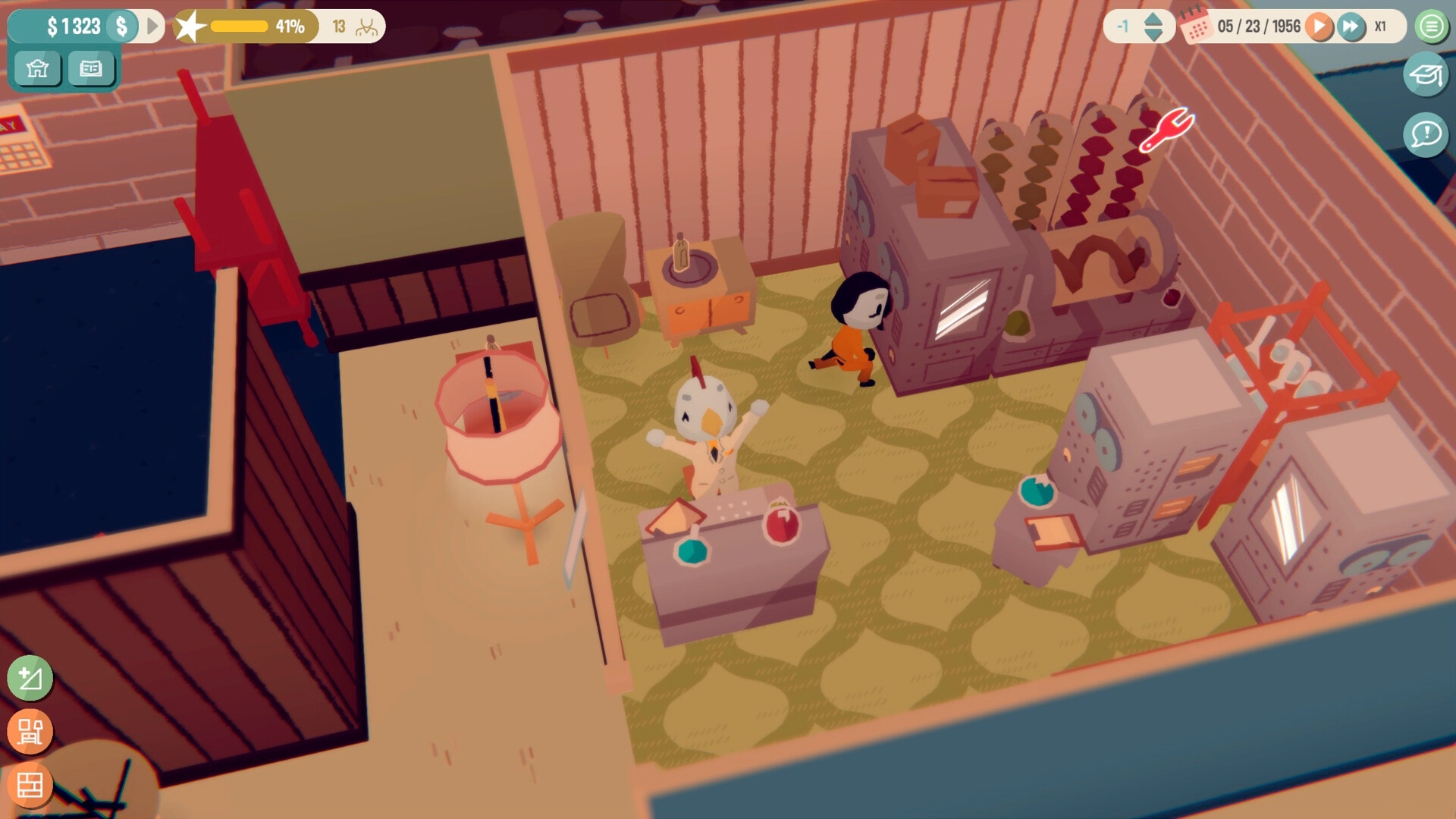The height and width of the screenshot is (819, 1456).
Task: Expand the money panel with the arrow
Action: point(151,26)
